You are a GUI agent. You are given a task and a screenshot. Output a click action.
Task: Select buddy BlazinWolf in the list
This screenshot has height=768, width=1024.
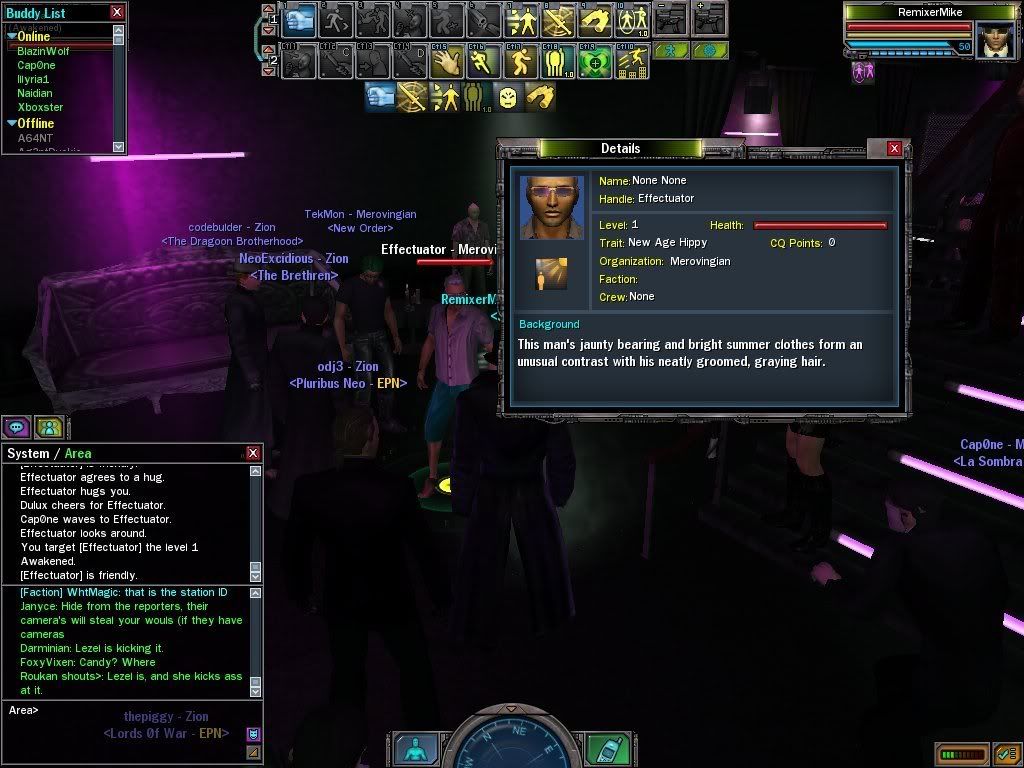(43, 51)
